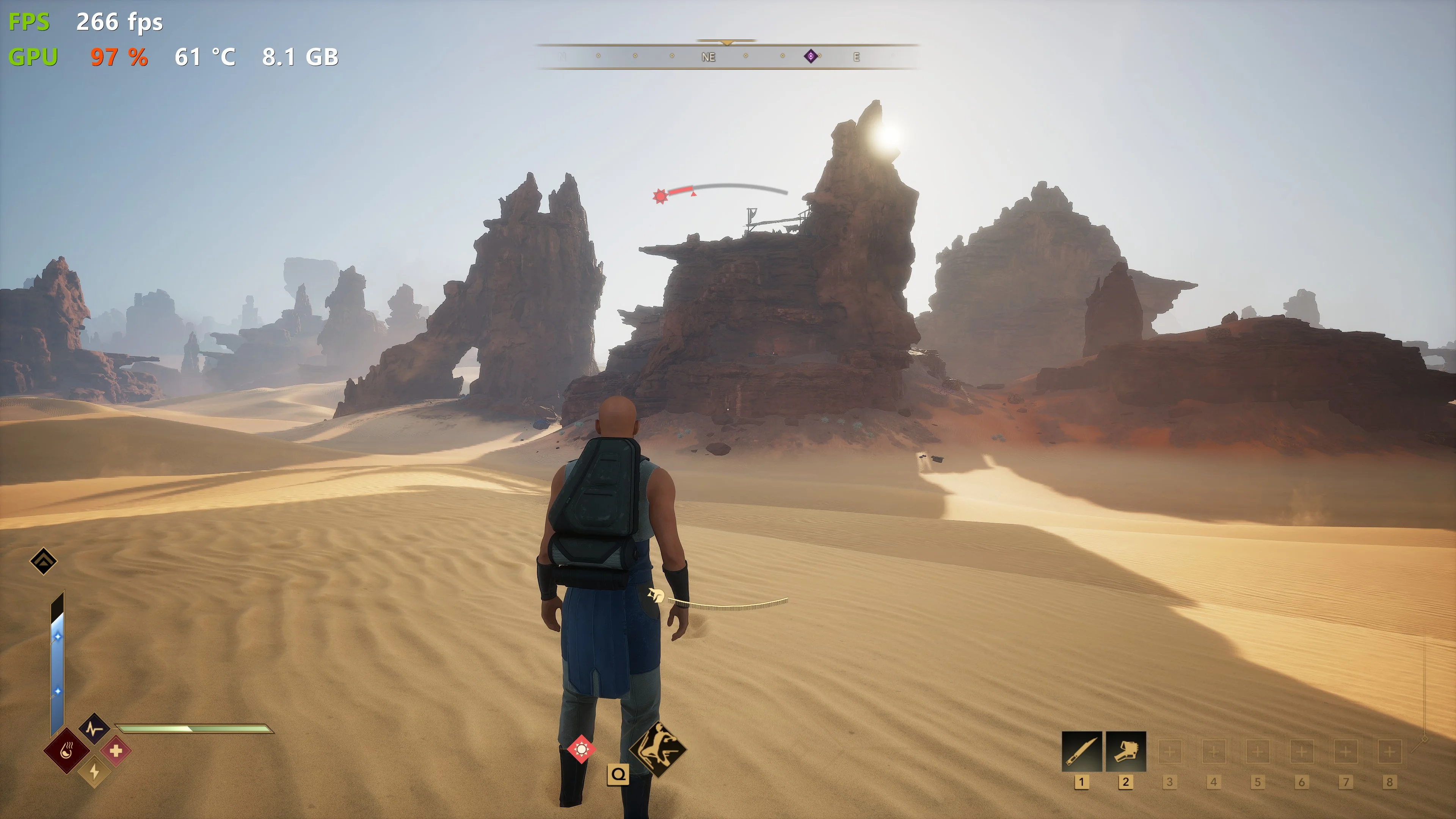
Task: Click the NE heading on the compass
Action: pyautogui.click(x=708, y=57)
